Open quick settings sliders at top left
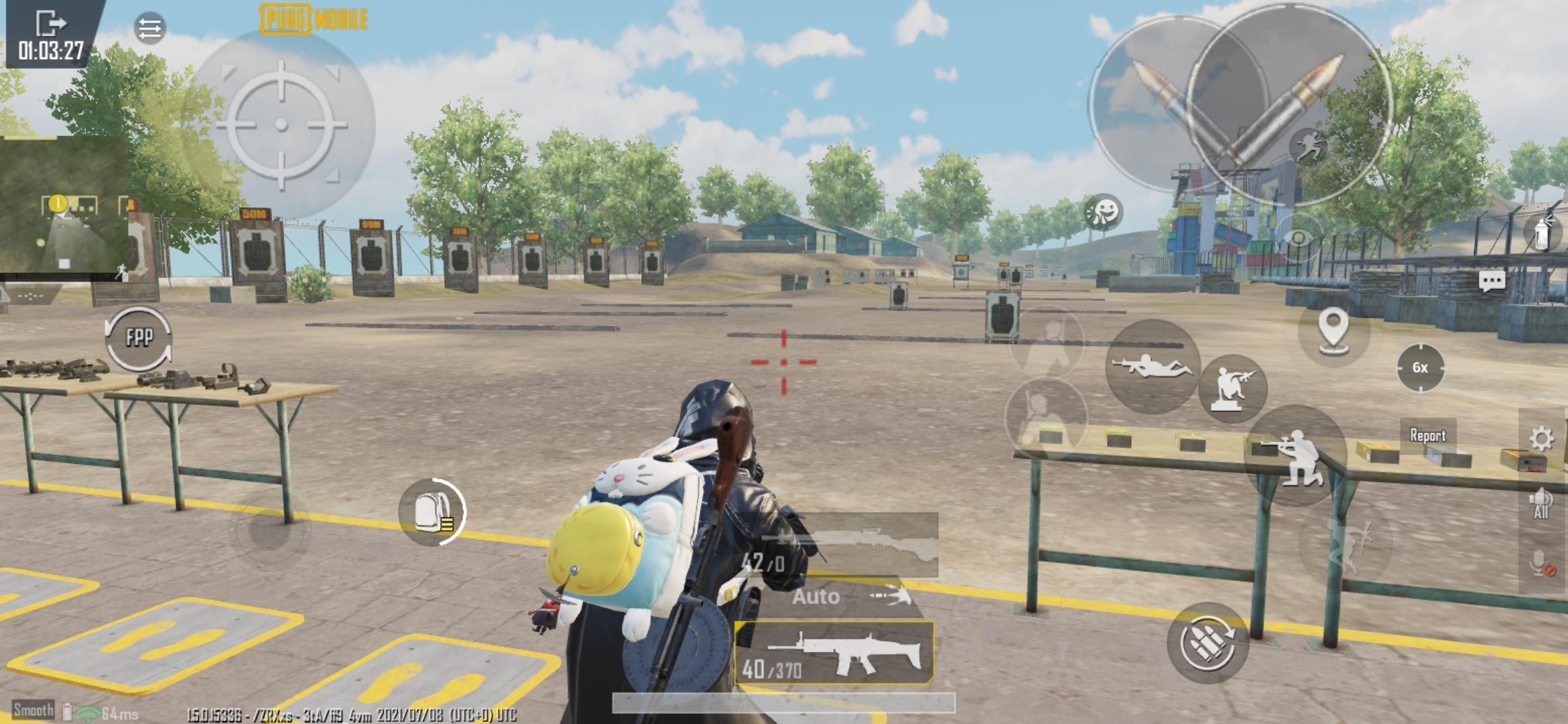Image resolution: width=1568 pixels, height=724 pixels. 151,28
